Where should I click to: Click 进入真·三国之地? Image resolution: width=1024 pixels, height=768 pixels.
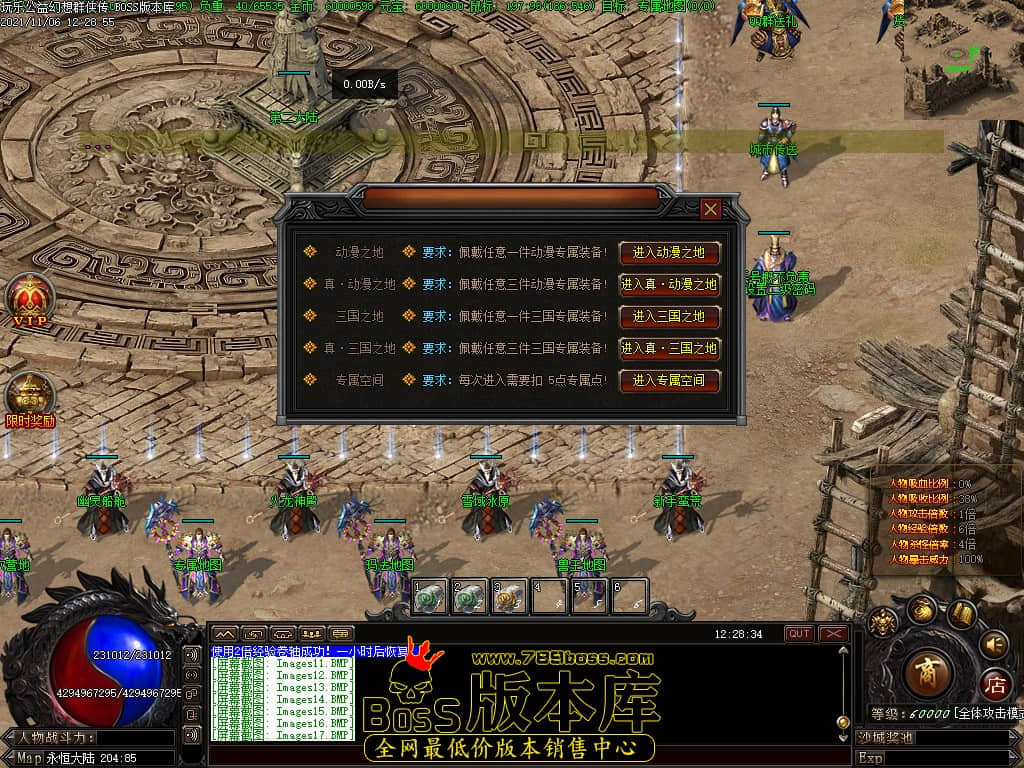click(x=669, y=348)
